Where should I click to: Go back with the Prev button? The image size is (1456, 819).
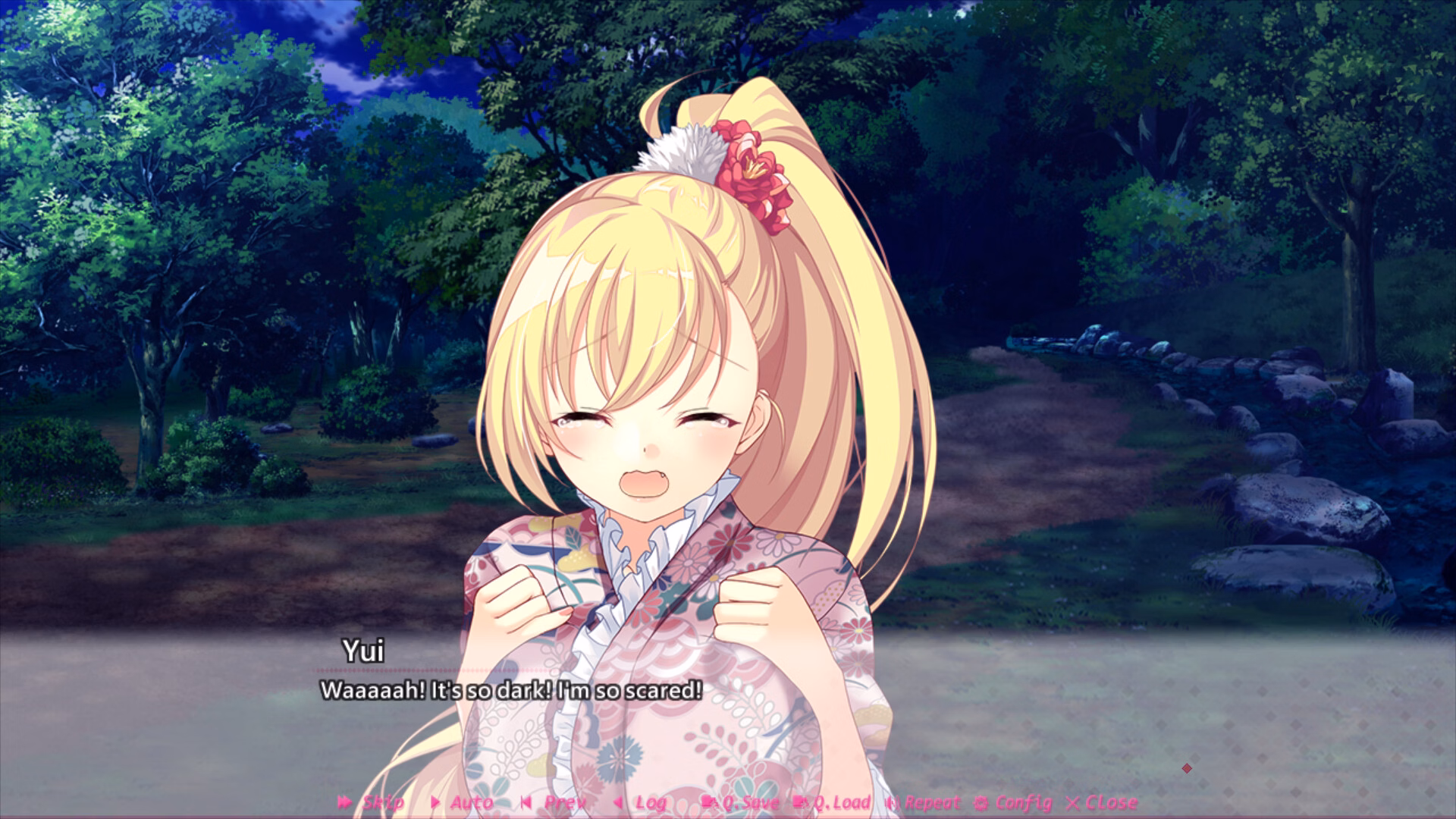tap(554, 802)
